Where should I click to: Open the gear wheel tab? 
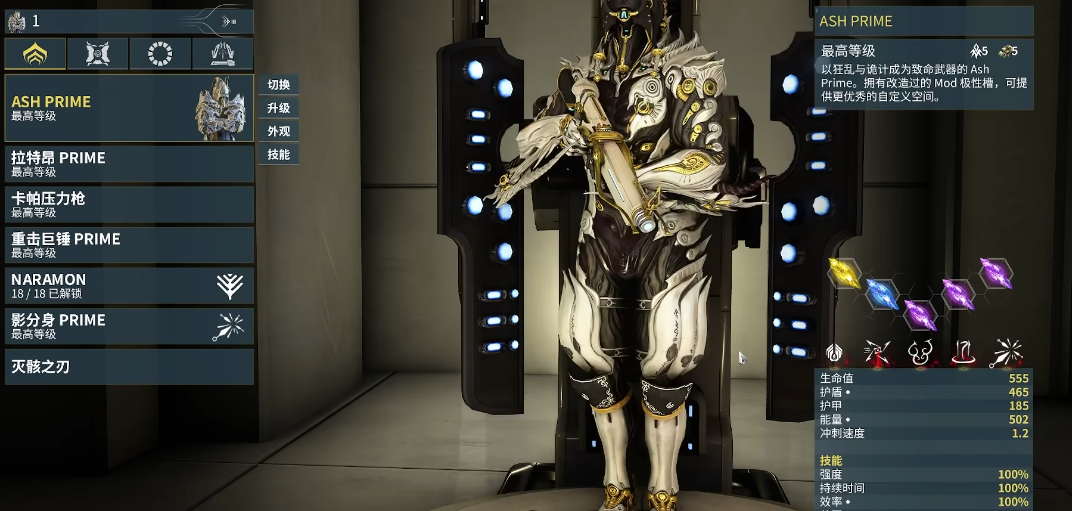click(160, 54)
